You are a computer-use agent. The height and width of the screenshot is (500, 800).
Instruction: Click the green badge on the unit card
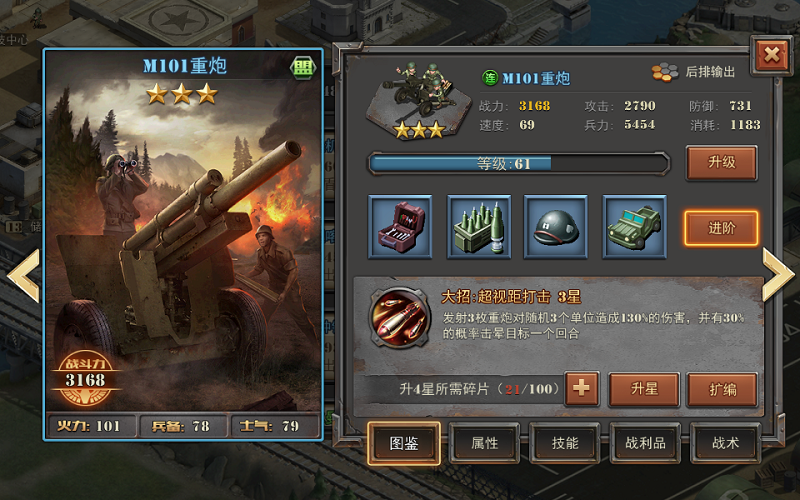pyautogui.click(x=301, y=67)
